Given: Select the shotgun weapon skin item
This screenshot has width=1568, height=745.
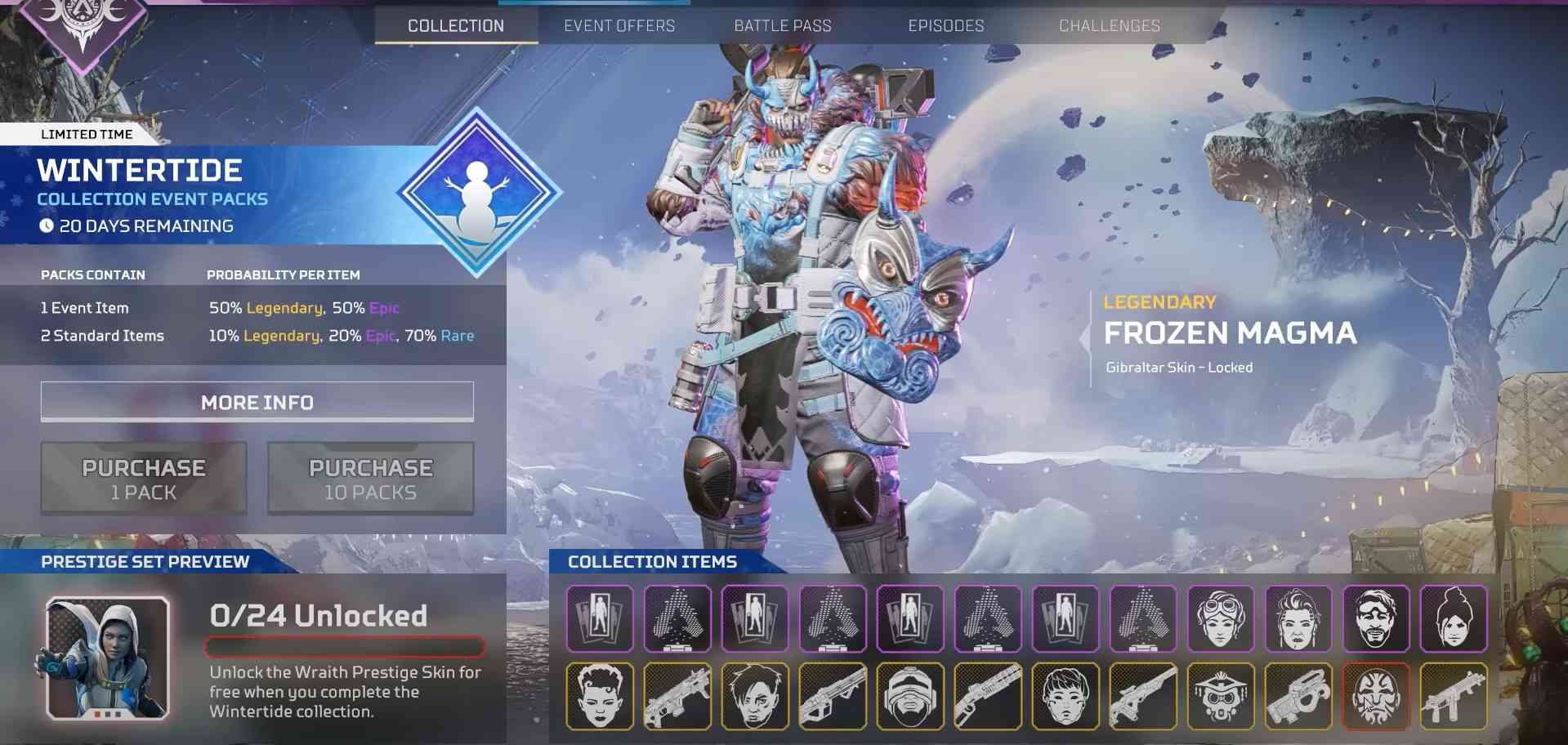Looking at the screenshot, I should tap(987, 697).
